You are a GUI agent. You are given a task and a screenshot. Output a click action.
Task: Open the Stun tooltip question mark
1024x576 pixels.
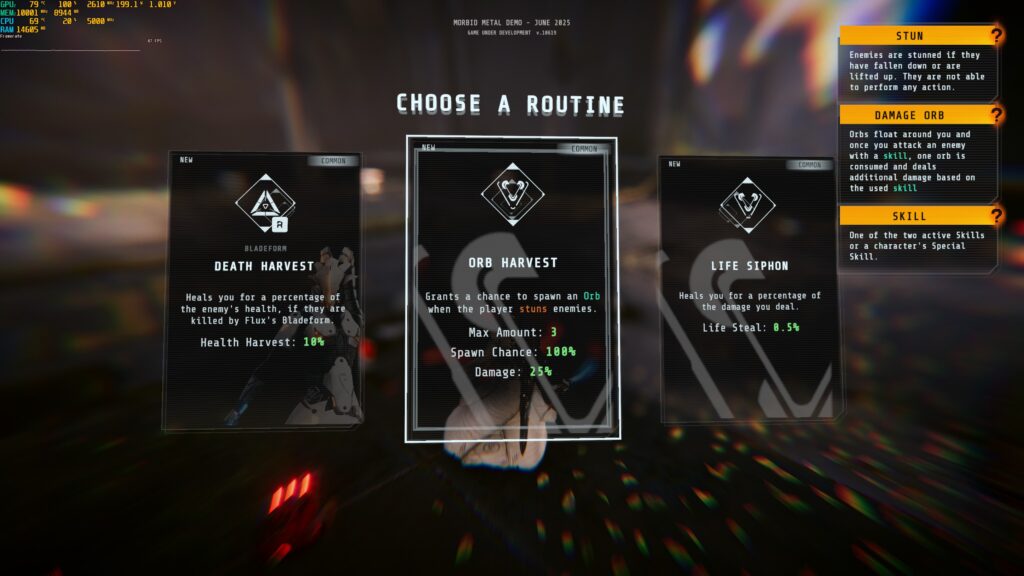click(x=995, y=36)
